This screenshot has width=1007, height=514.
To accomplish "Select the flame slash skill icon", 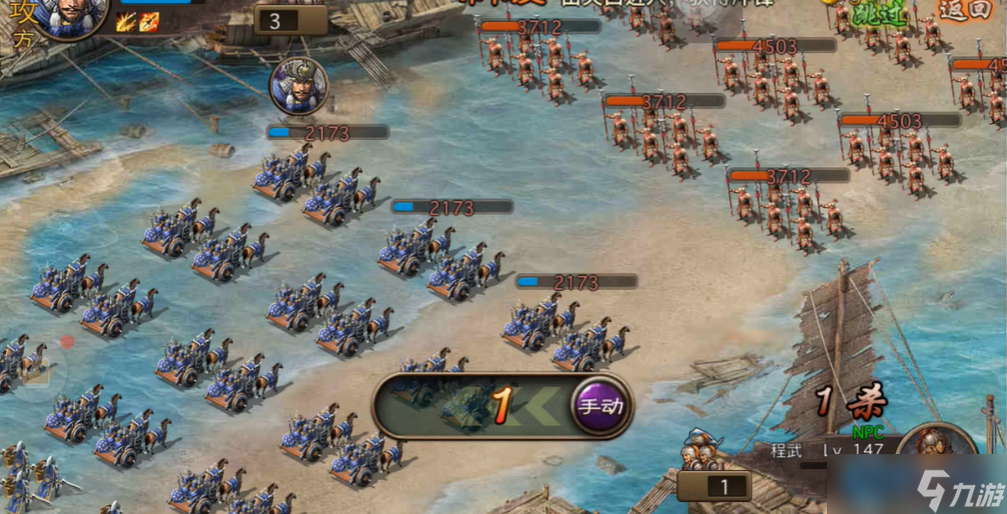I will pyautogui.click(x=125, y=22).
